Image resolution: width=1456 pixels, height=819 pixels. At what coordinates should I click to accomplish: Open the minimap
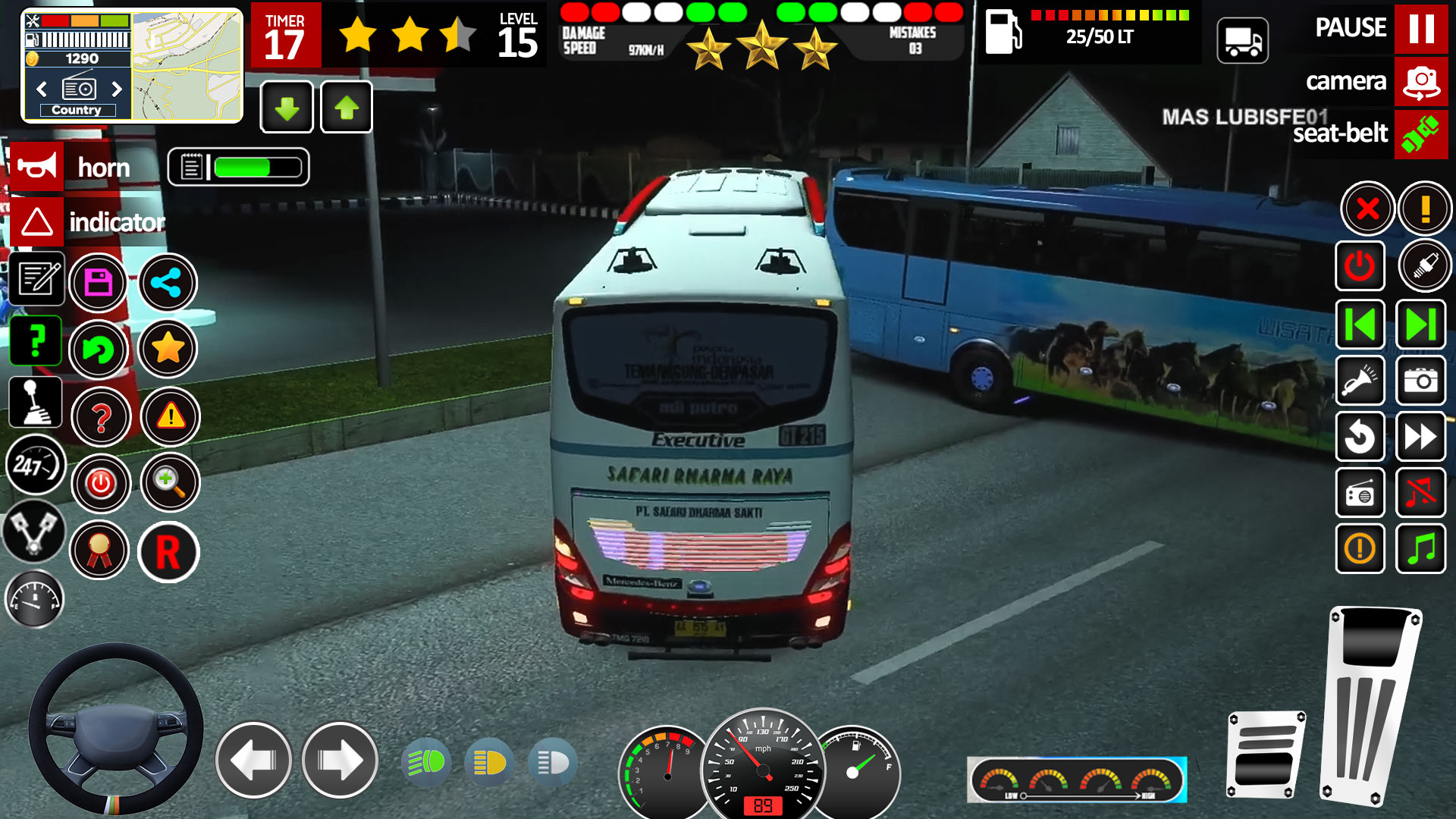(x=187, y=66)
